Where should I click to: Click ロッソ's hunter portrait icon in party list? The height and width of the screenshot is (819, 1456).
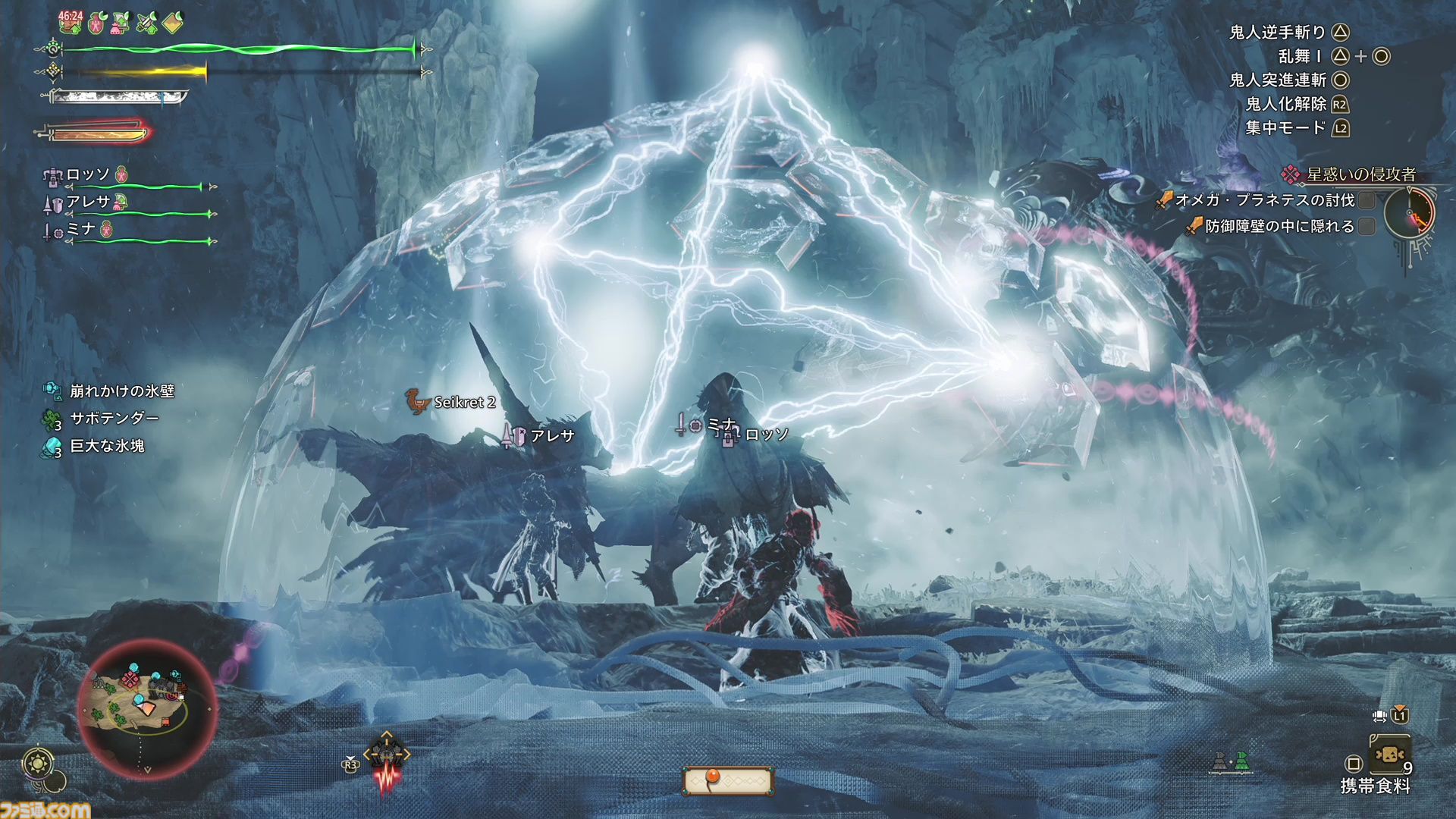pos(53,176)
